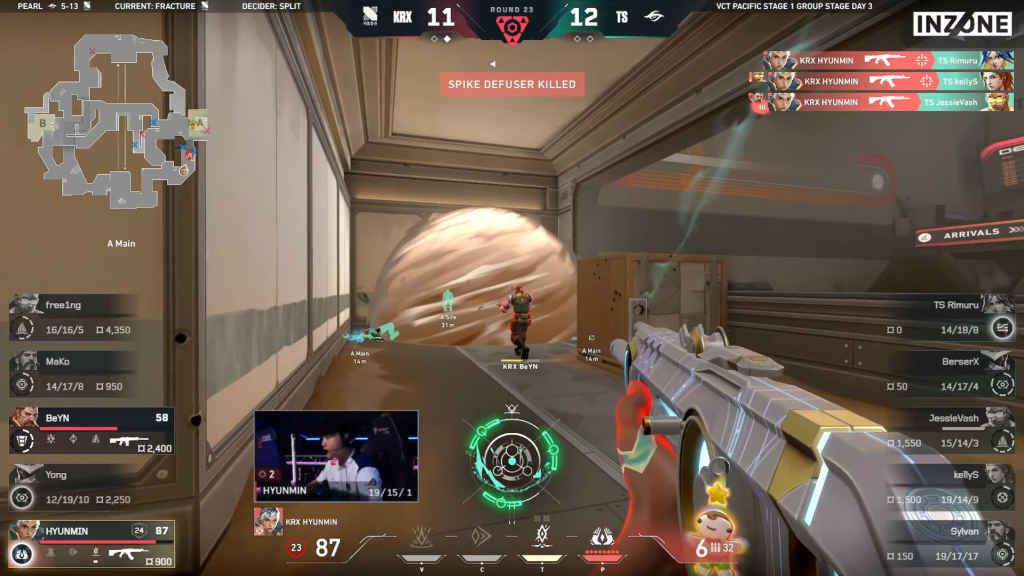This screenshot has width=1024, height=576.
Task: Click the KRX HYUNMIN agent portrait
Action: (x=268, y=521)
